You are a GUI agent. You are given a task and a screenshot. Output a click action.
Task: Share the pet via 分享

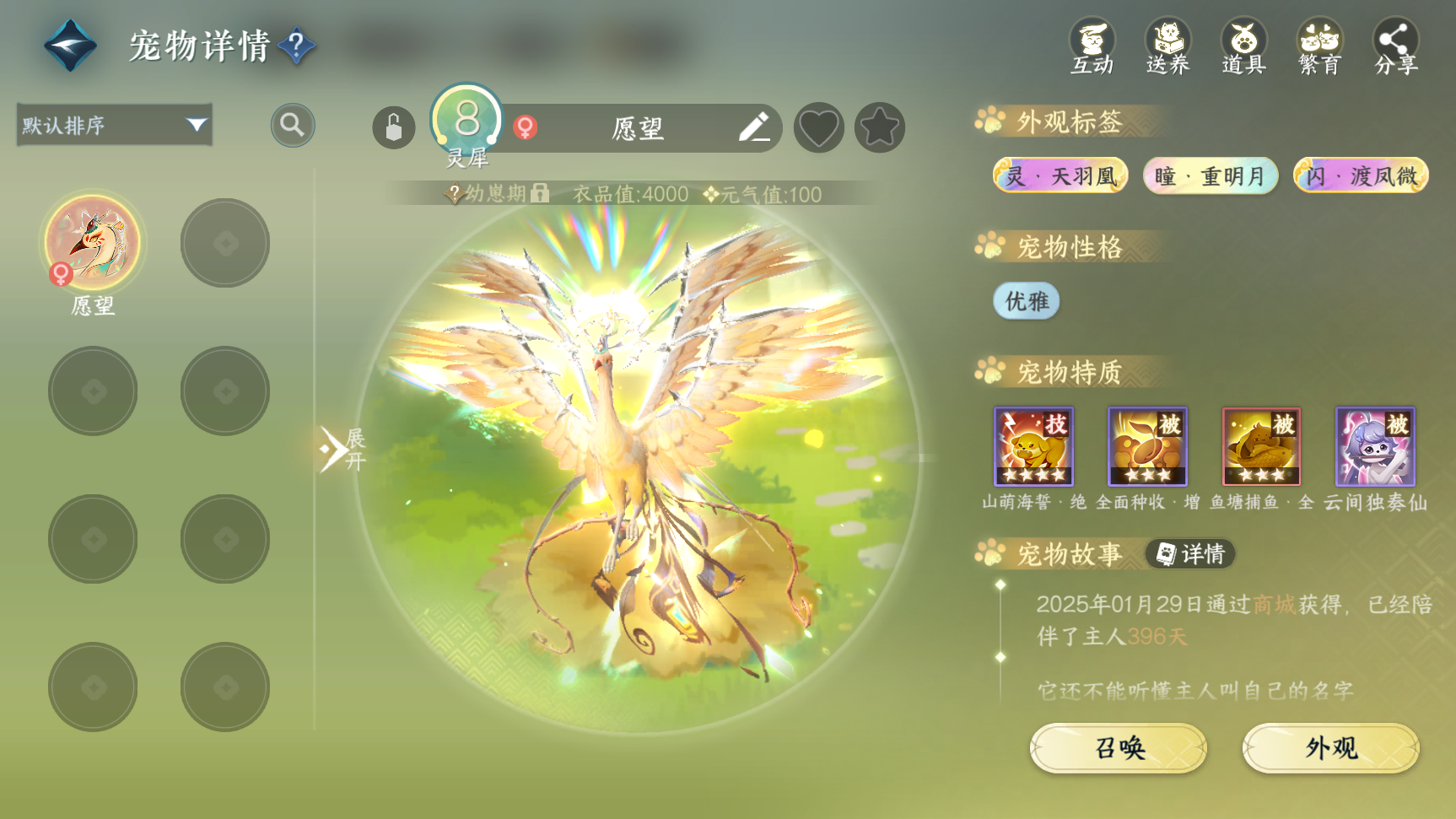[x=1395, y=47]
